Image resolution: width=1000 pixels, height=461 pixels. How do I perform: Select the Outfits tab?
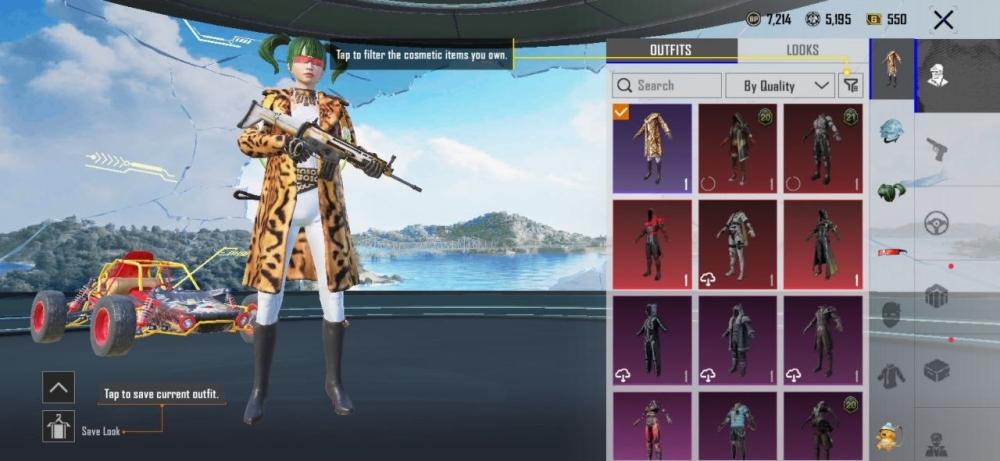(671, 50)
